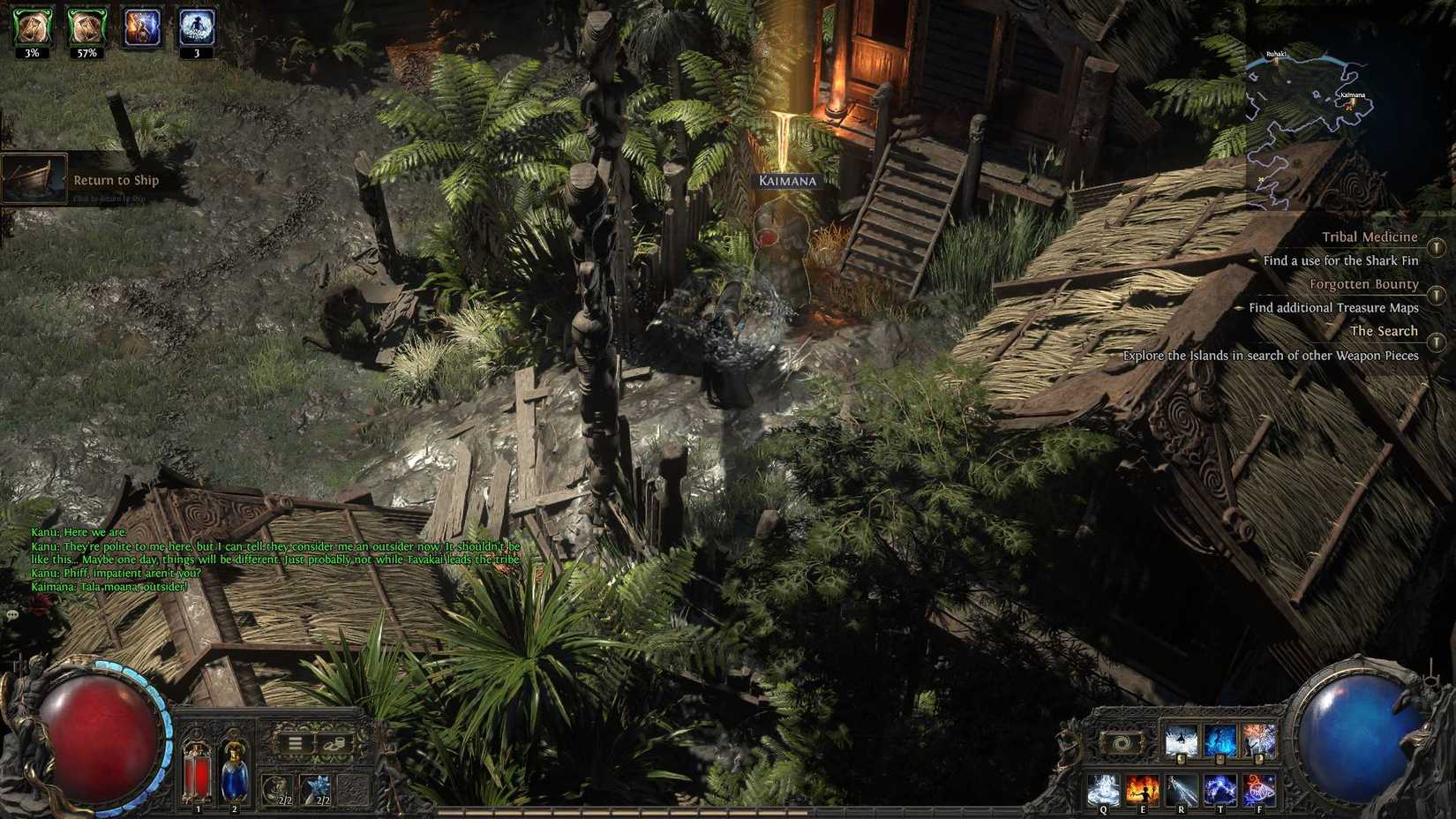Activate the blue crystal charm slot

(x=317, y=788)
